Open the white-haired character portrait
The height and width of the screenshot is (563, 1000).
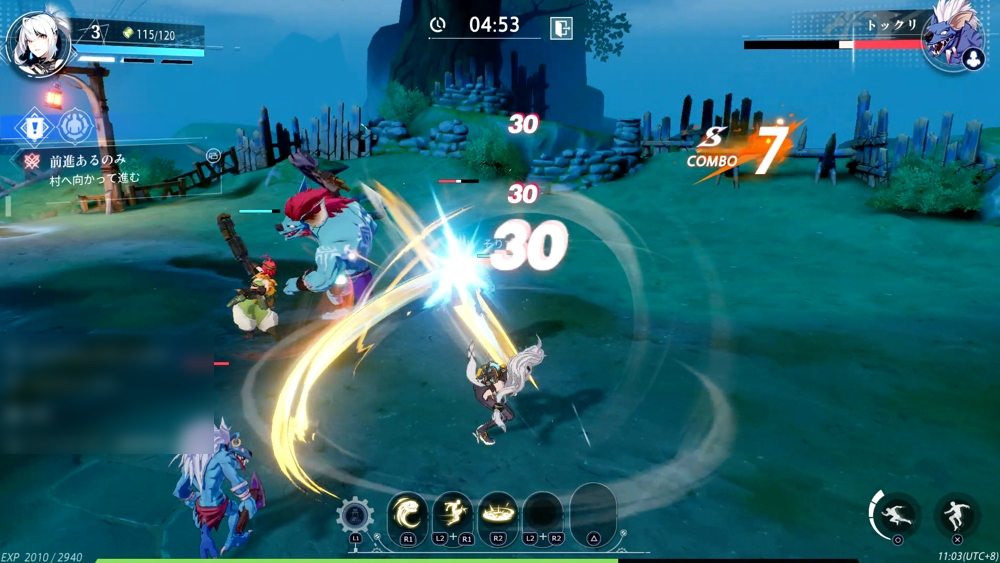36,44
